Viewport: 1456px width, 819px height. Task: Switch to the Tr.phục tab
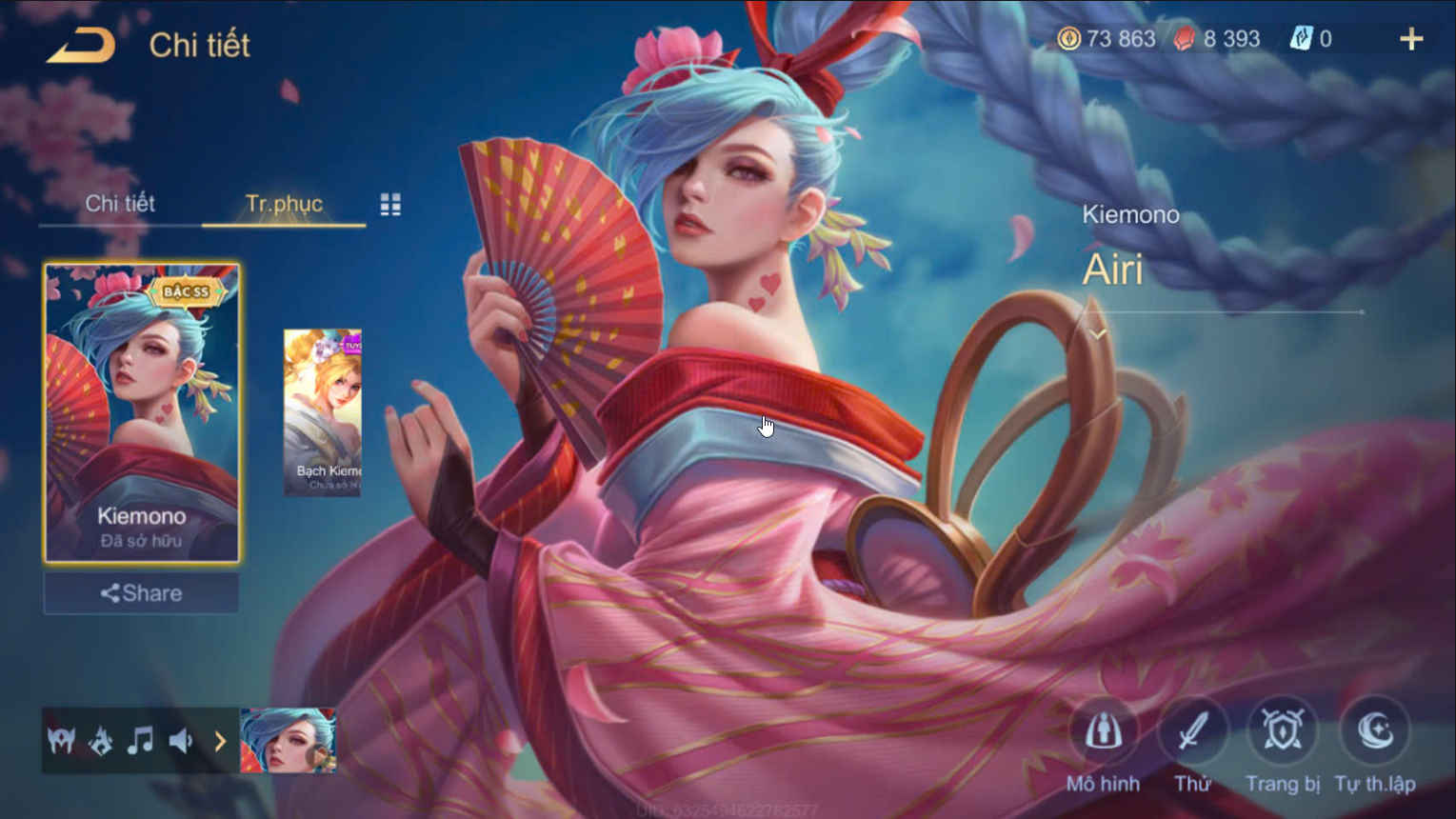tap(284, 203)
